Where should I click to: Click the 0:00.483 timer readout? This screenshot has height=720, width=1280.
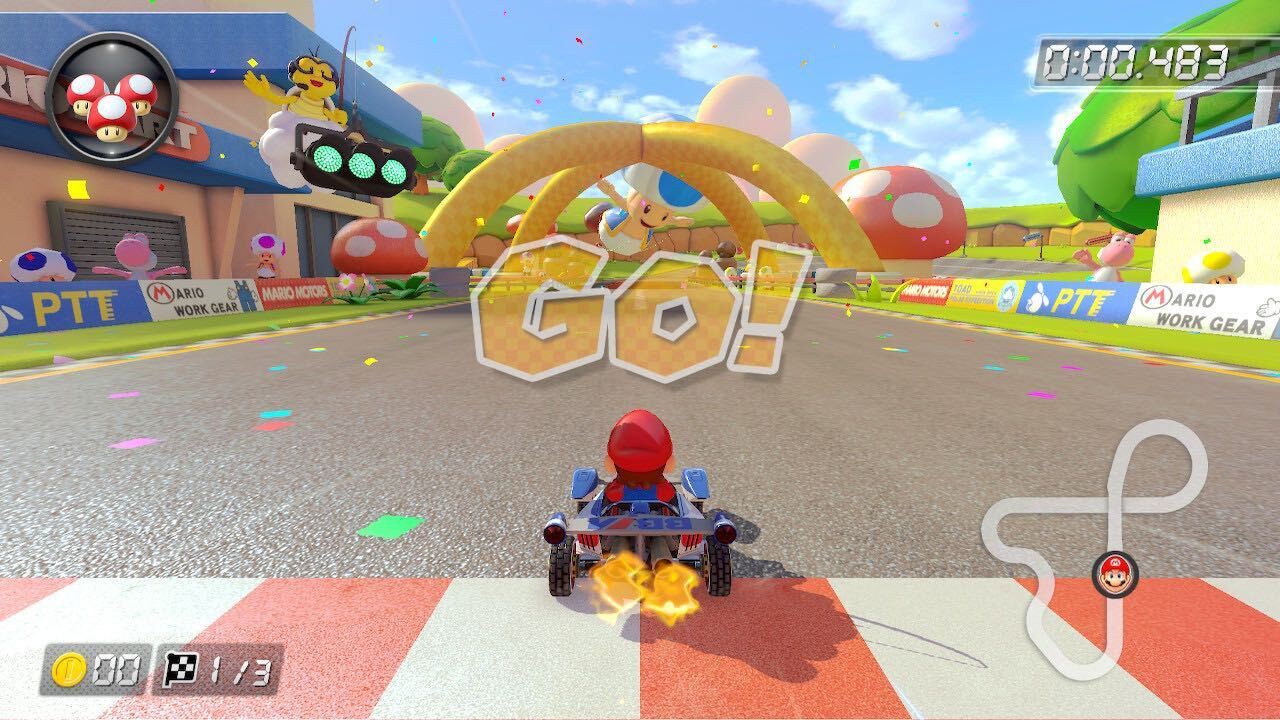[x=1136, y=58]
